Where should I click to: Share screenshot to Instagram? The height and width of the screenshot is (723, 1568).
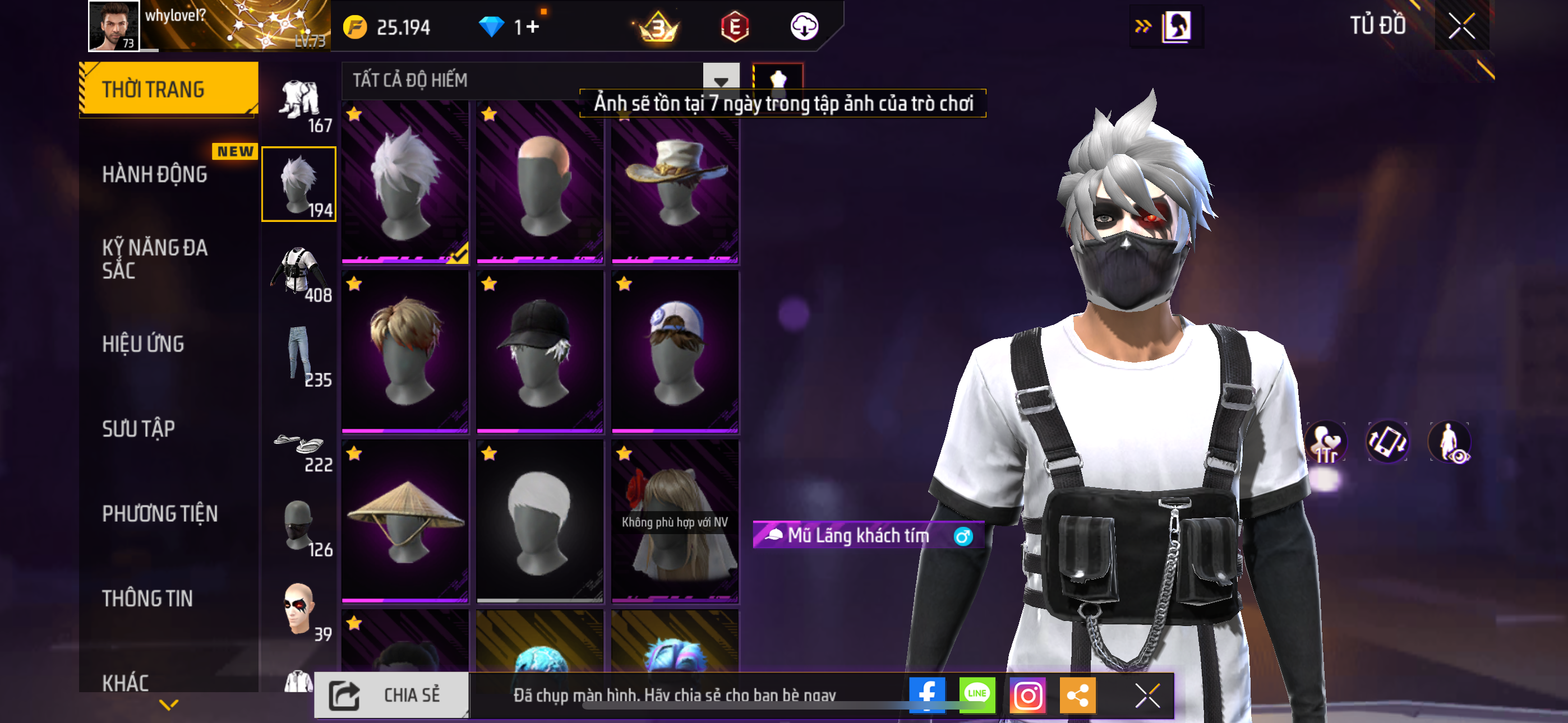click(1027, 694)
